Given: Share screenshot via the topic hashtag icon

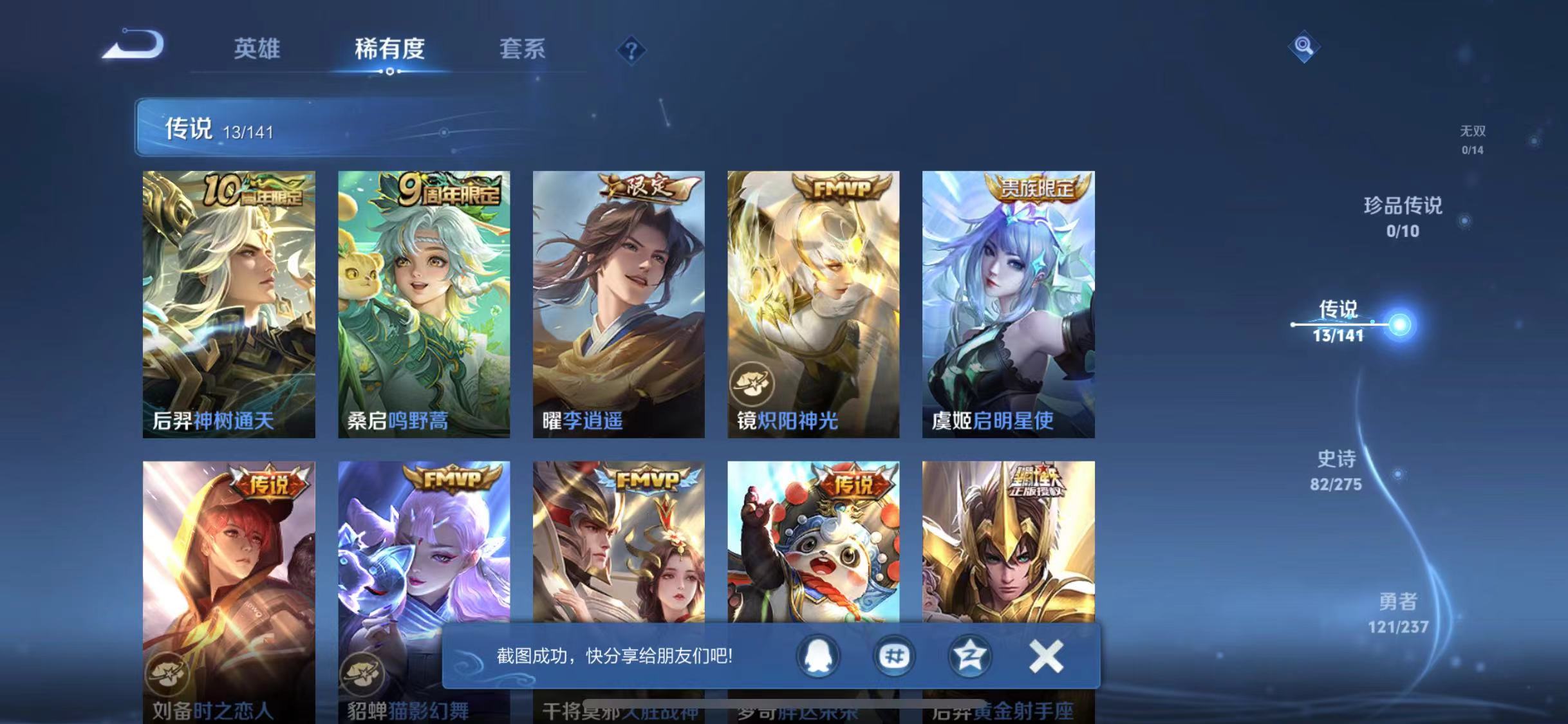Looking at the screenshot, I should (893, 656).
